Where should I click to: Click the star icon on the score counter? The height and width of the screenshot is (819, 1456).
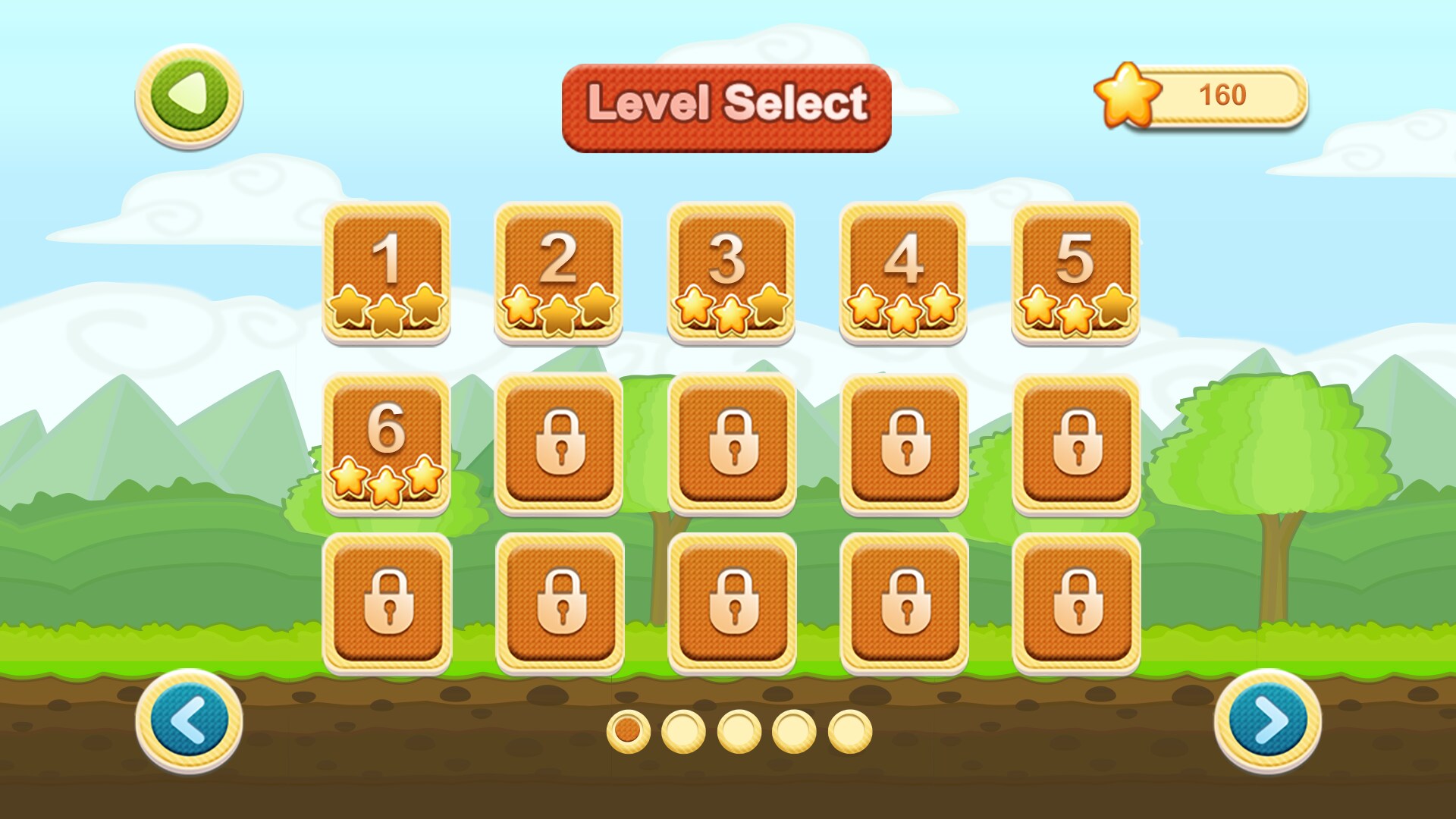pos(1128,97)
